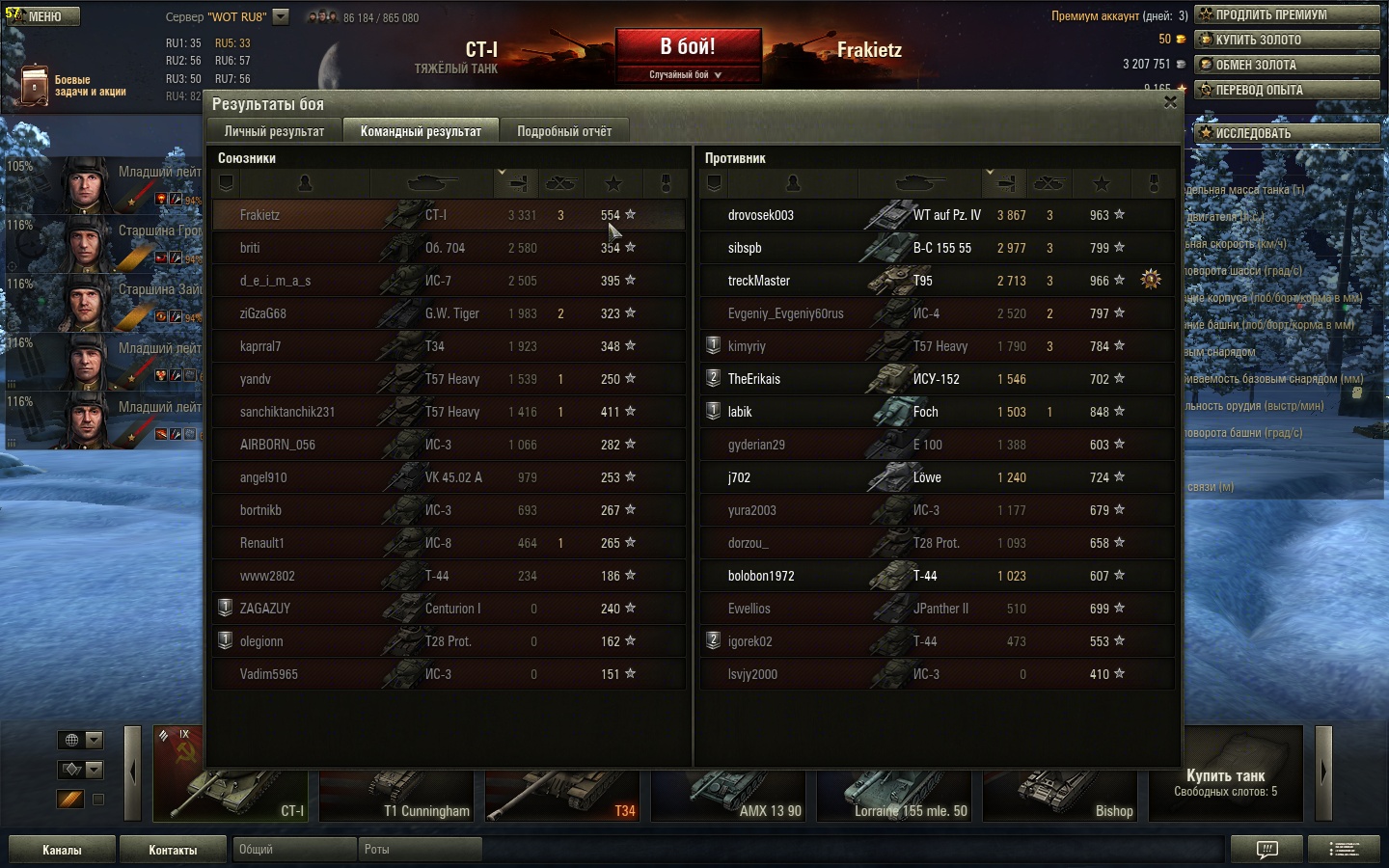Open the МЕНЮ button
This screenshot has width=1389, height=868.
(43, 16)
